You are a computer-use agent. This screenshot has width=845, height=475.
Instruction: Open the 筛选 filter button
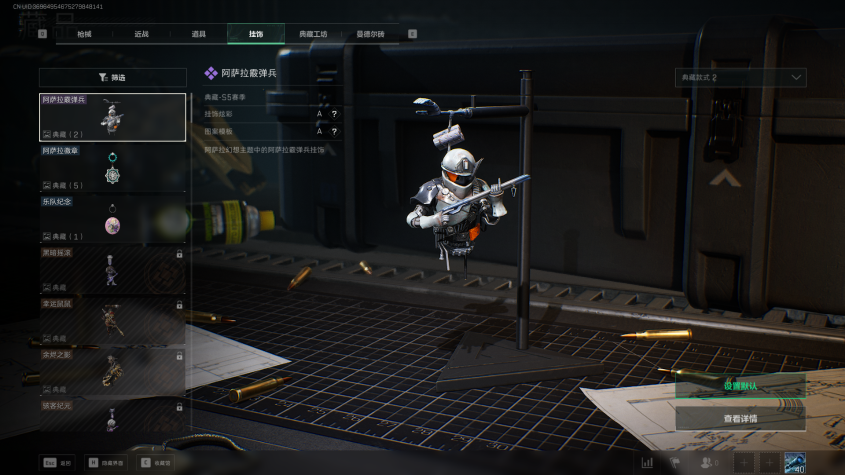coord(113,77)
